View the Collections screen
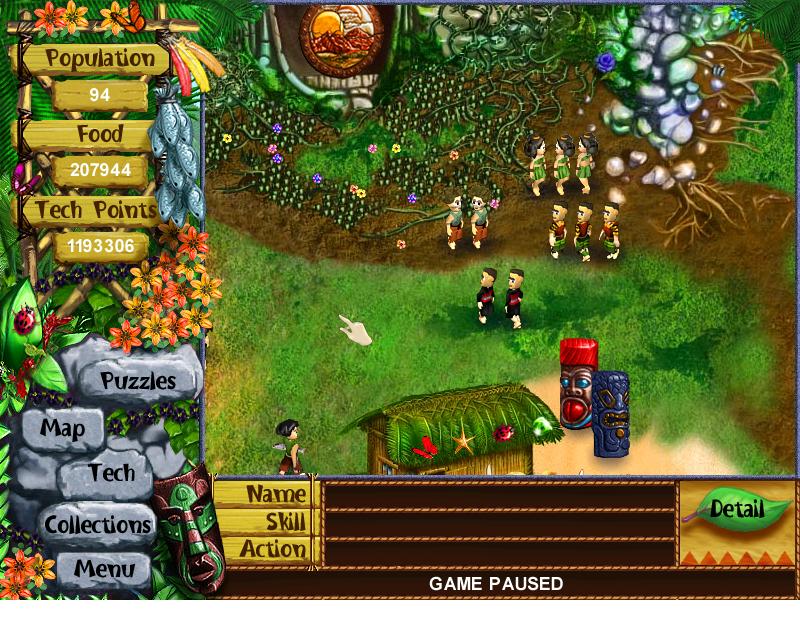The image size is (800, 626). pyautogui.click(x=97, y=524)
